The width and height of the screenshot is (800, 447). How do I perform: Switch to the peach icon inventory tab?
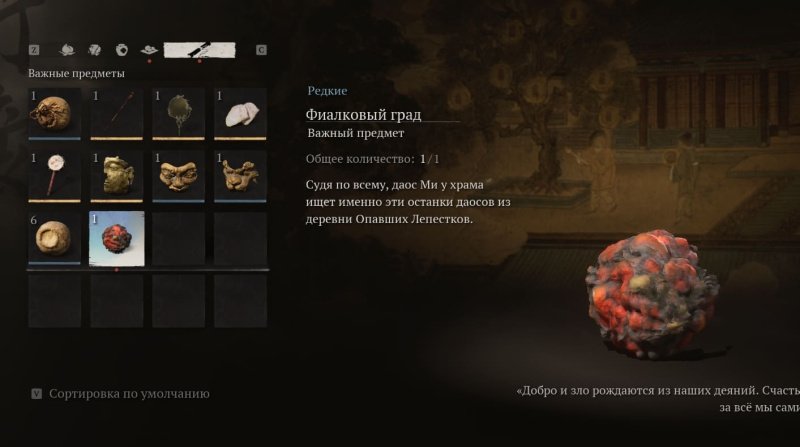(x=67, y=49)
